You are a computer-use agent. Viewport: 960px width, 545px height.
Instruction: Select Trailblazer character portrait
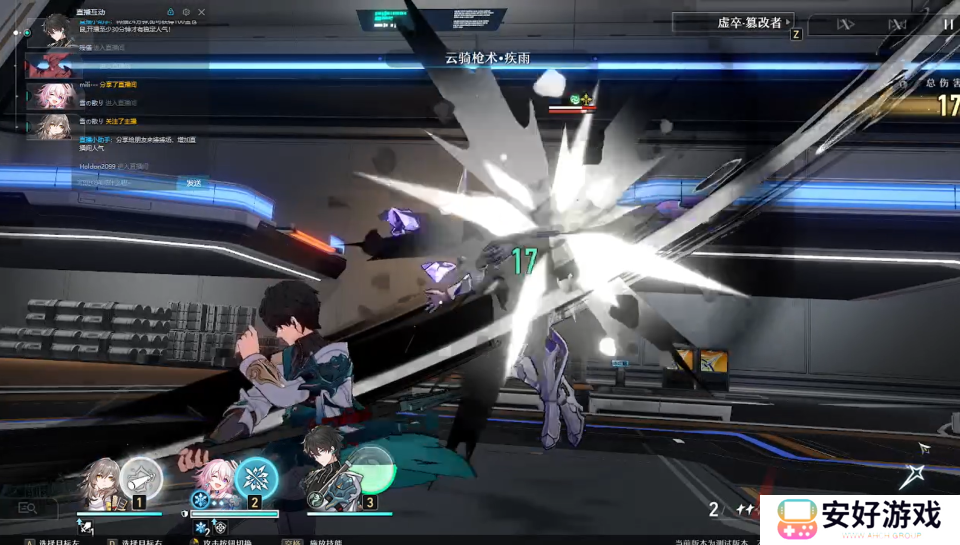(x=102, y=483)
